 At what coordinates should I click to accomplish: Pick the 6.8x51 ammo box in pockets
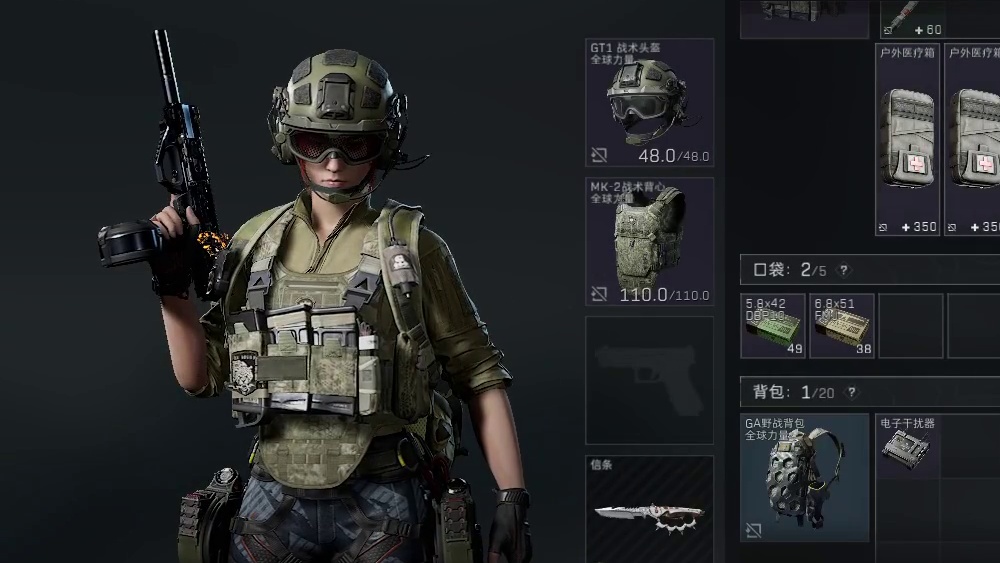coord(842,325)
